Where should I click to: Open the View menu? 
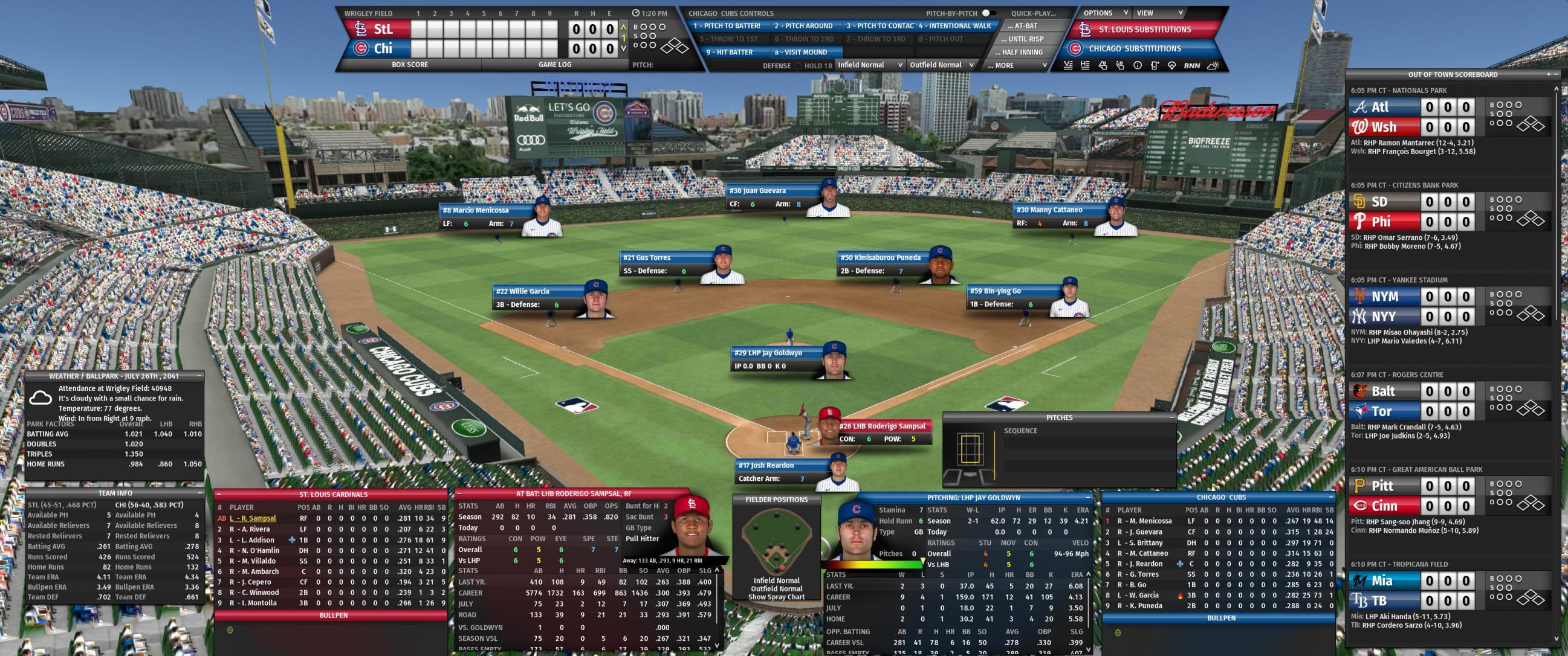coord(1160,13)
